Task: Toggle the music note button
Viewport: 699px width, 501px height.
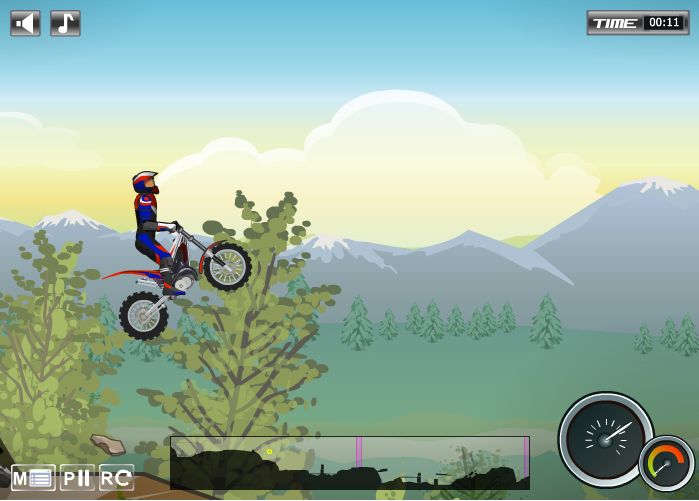Action: point(65,23)
